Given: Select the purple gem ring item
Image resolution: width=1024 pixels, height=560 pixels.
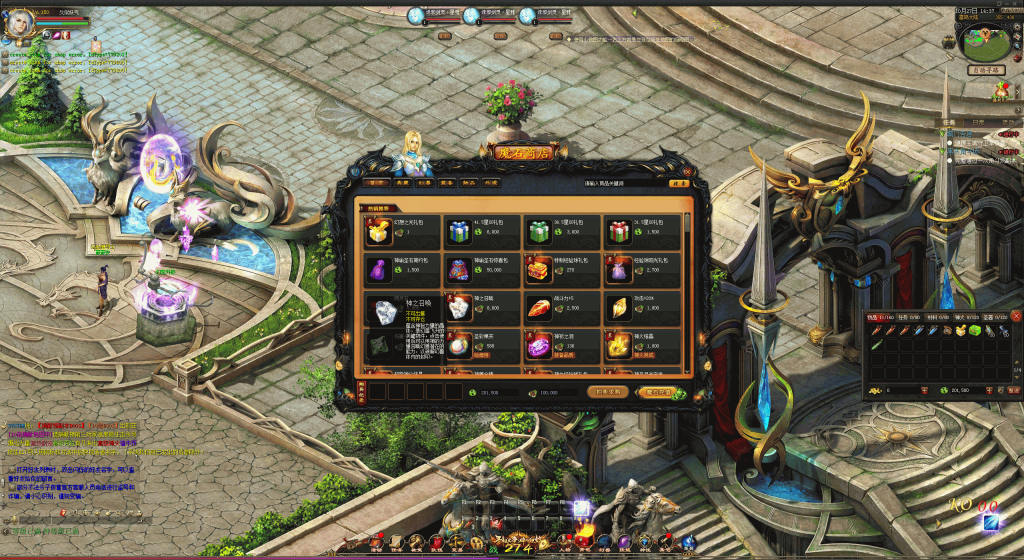Looking at the screenshot, I should (537, 345).
